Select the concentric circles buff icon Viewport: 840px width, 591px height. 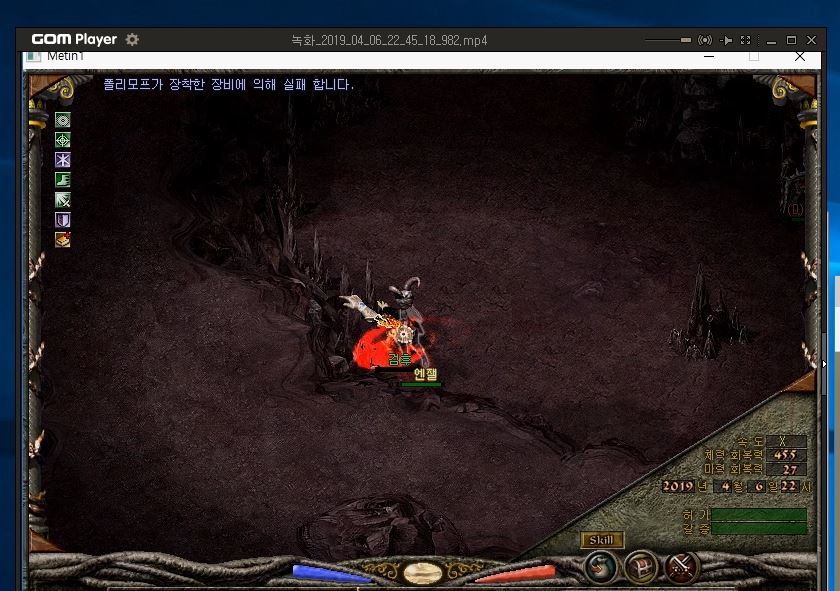click(63, 120)
